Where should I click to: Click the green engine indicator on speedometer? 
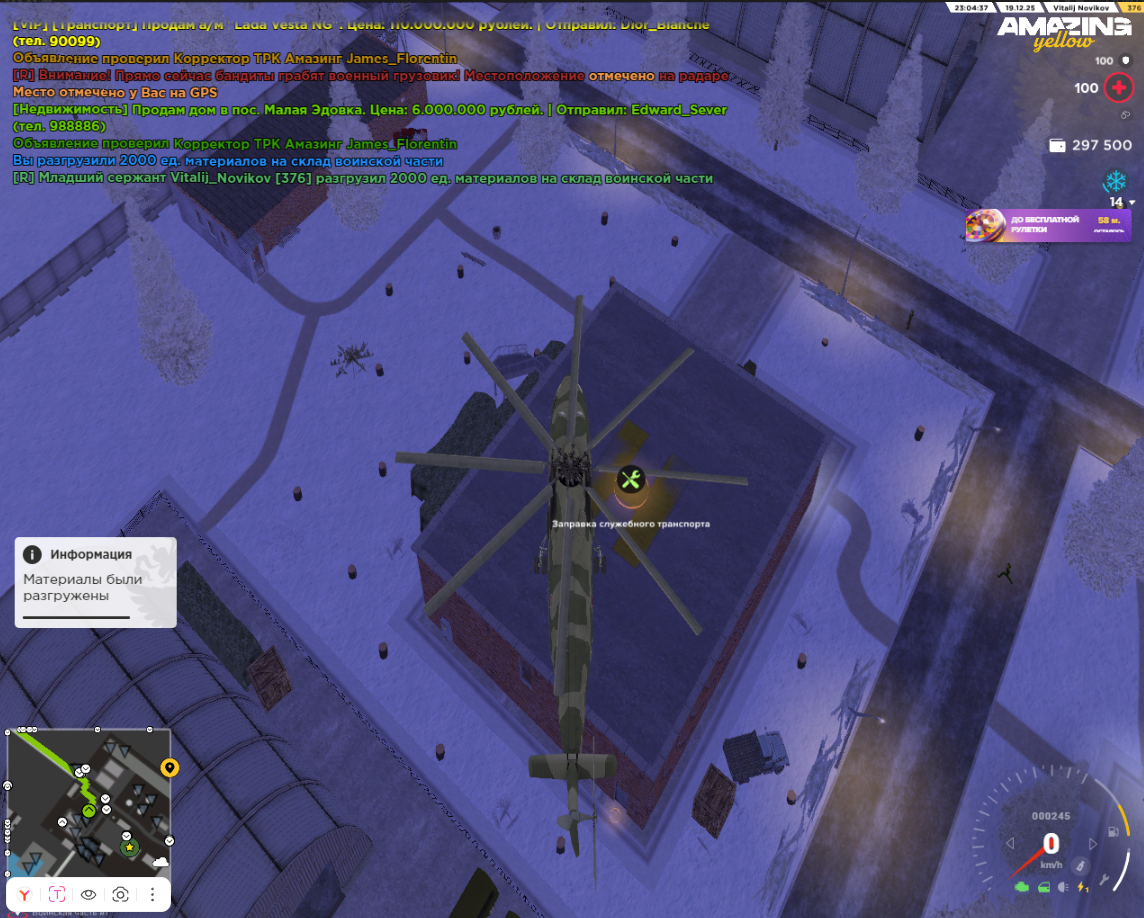pyautogui.click(x=1021, y=887)
